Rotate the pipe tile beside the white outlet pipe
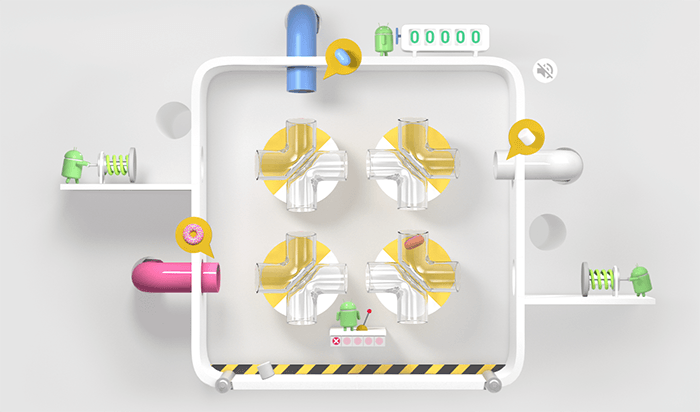700x412 pixels. [x=412, y=164]
